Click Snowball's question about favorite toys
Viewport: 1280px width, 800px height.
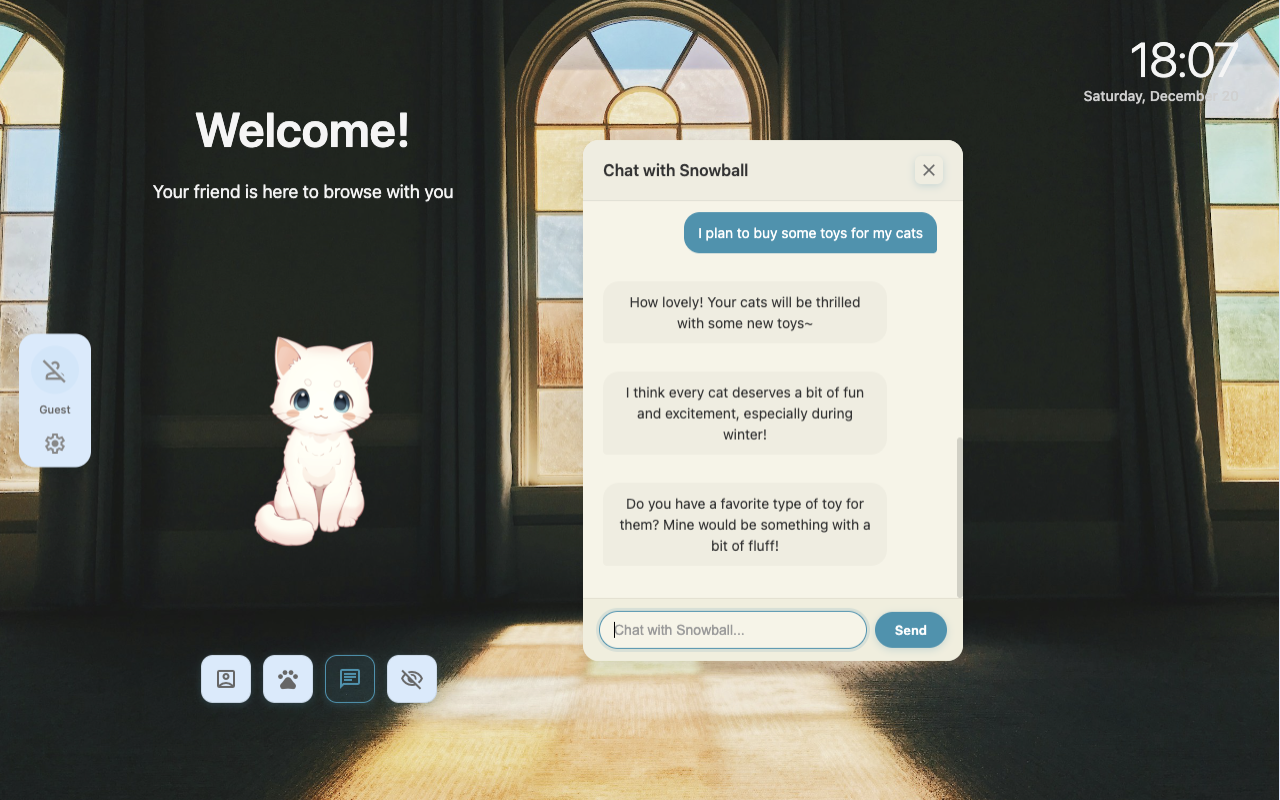pyautogui.click(x=744, y=524)
